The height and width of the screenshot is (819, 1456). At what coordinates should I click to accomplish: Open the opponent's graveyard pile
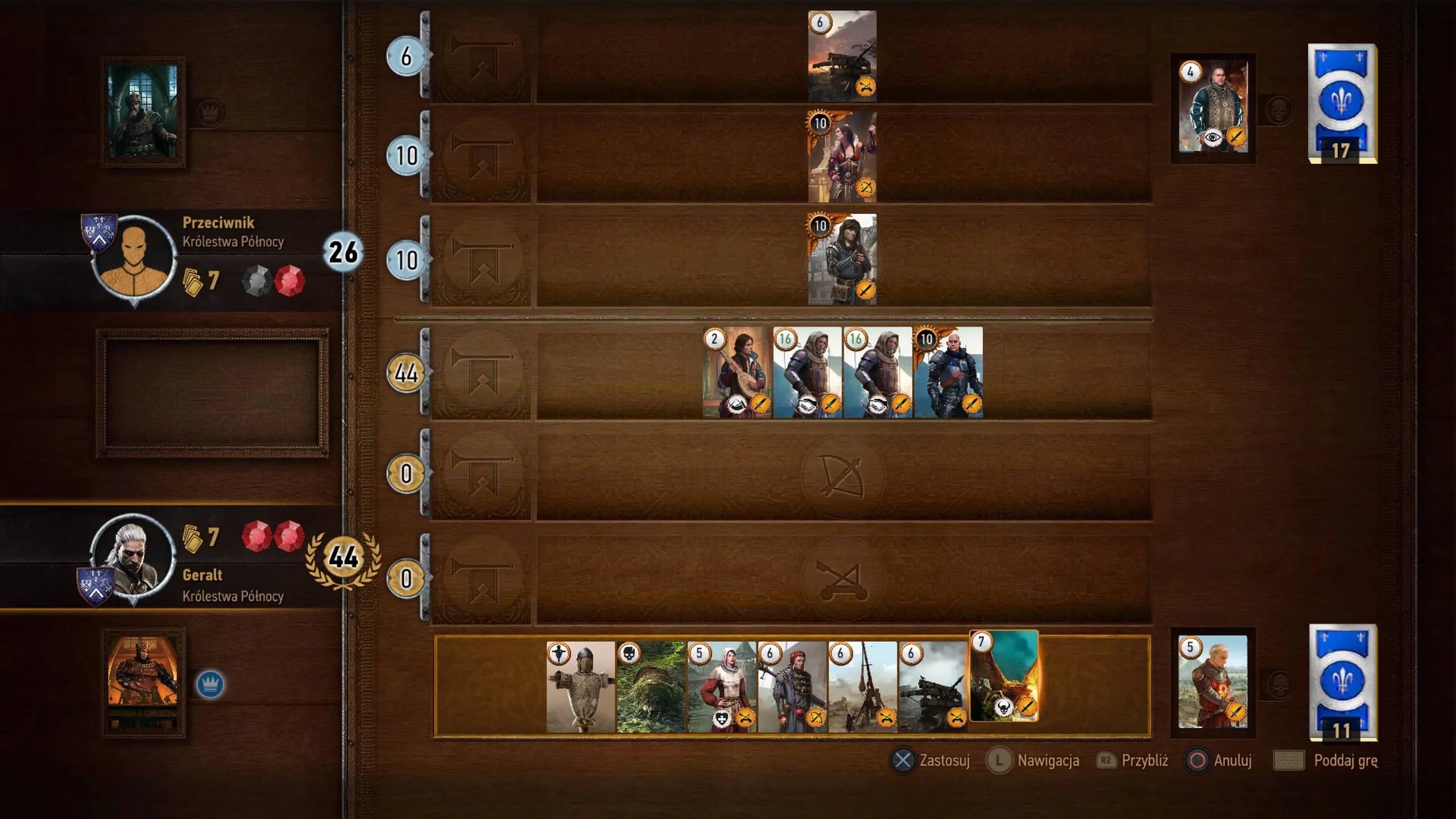point(1213,108)
